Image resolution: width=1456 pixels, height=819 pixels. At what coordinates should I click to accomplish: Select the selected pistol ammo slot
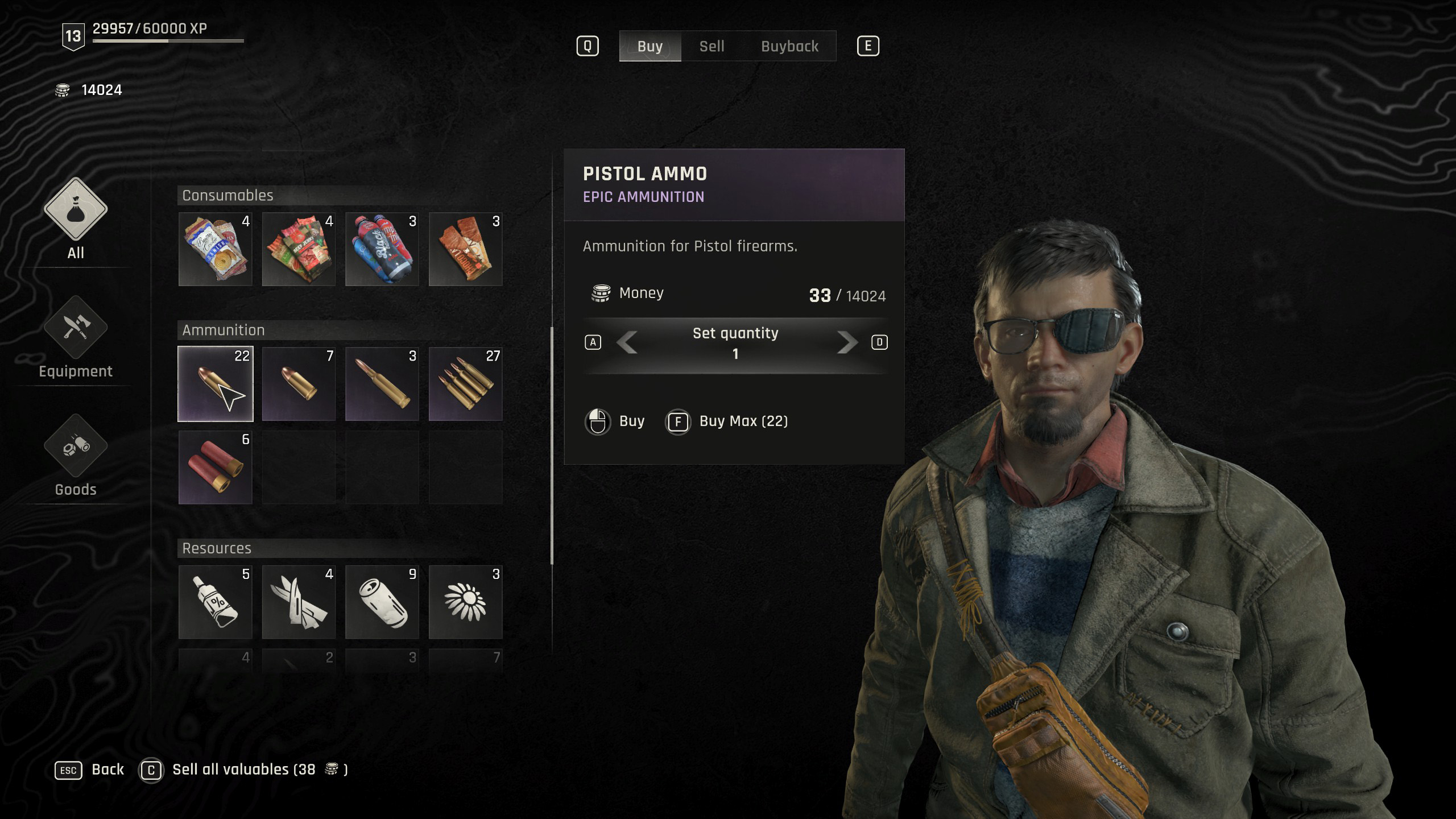point(215,384)
